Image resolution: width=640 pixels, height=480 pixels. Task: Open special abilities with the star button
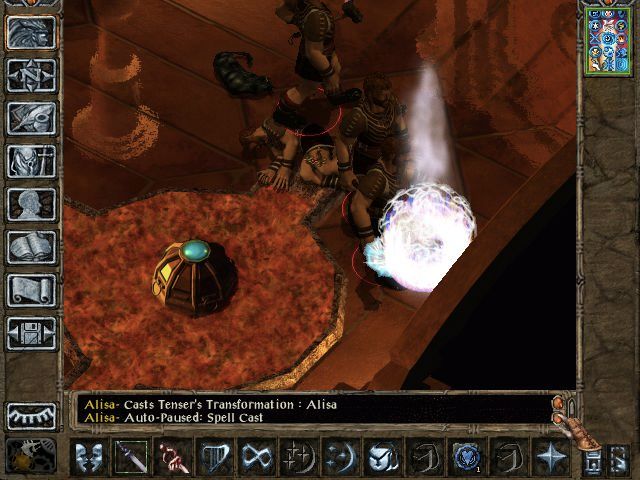551,457
